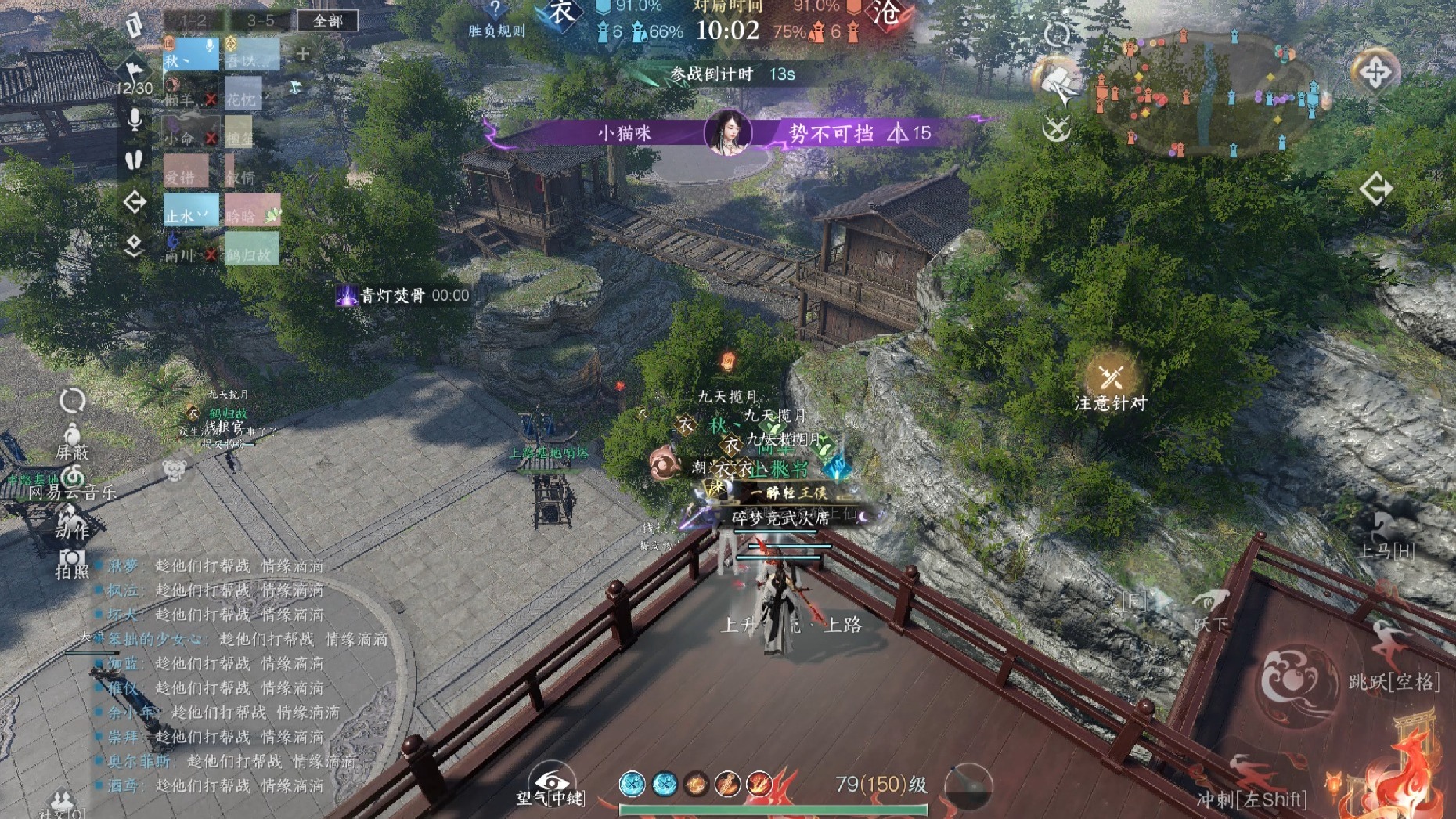The width and height of the screenshot is (1456, 819).
Task: Open 网易云音乐 music player
Action: click(72, 481)
